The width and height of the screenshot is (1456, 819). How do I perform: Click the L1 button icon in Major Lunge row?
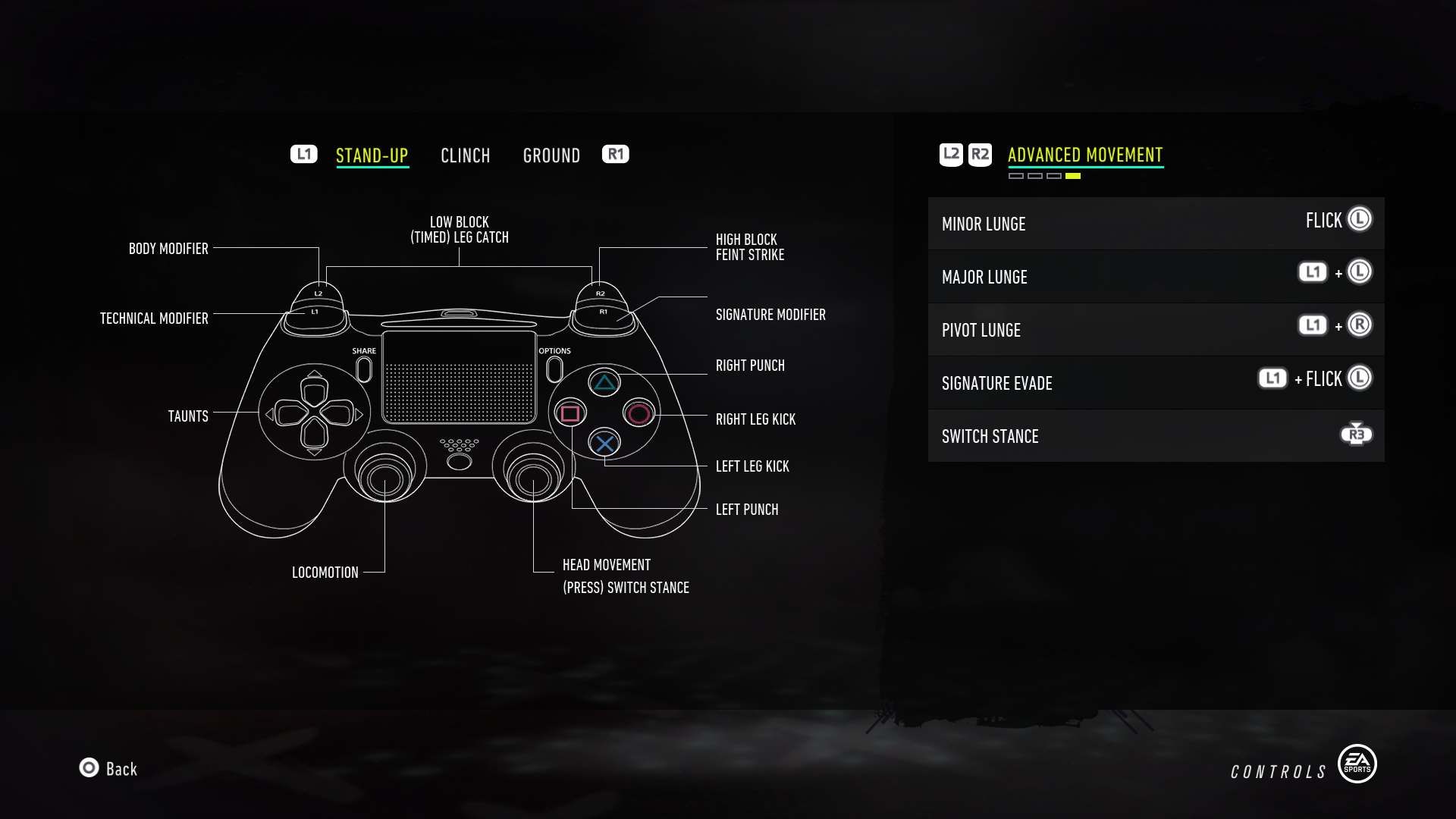(1311, 271)
